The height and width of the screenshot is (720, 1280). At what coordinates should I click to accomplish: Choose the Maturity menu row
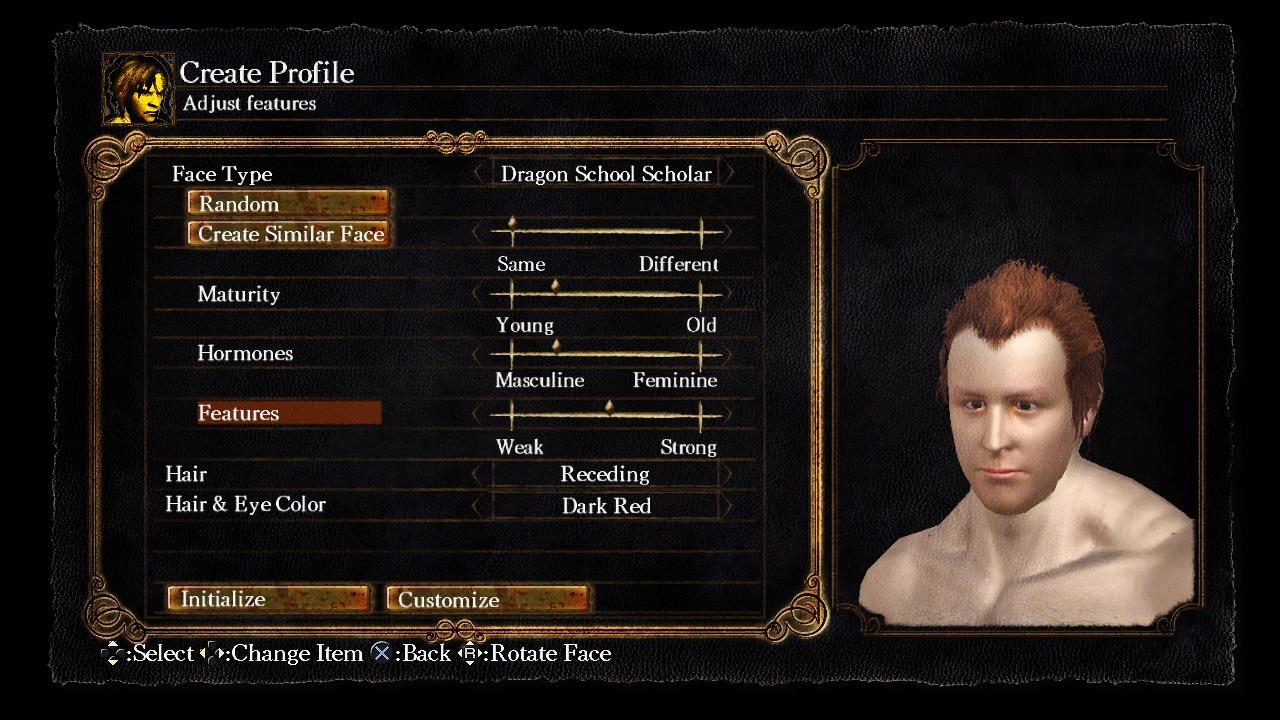[239, 295]
